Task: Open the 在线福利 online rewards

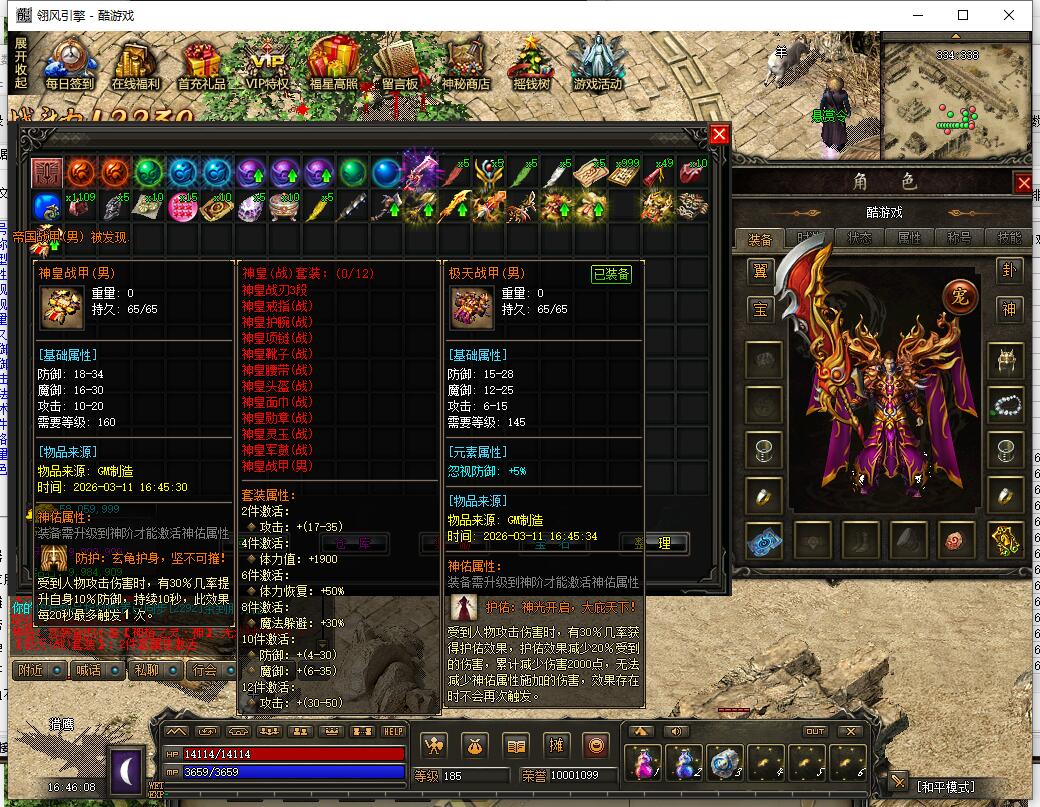Action: click(136, 65)
